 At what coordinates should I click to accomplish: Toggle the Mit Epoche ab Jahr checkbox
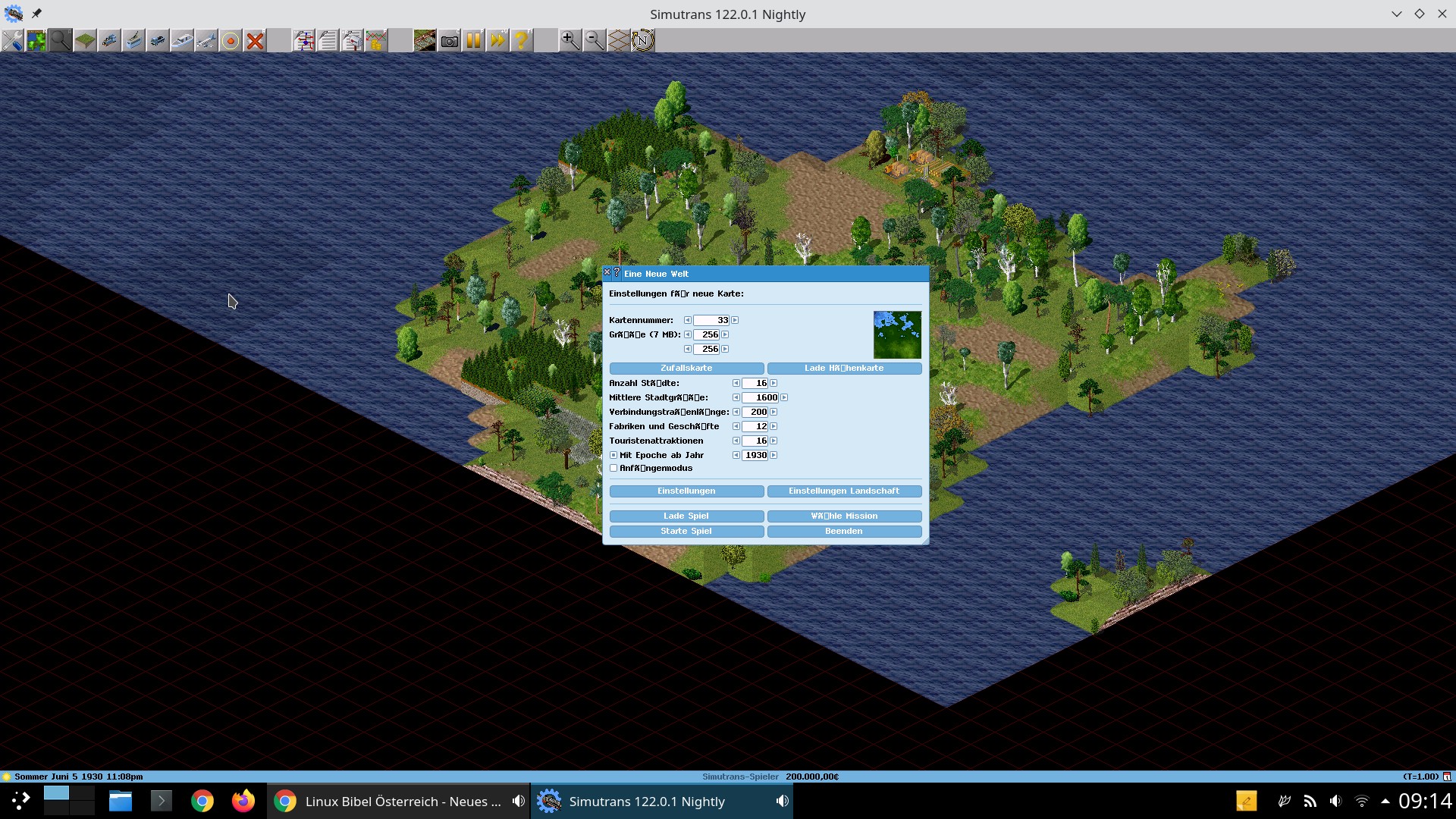[613, 456]
